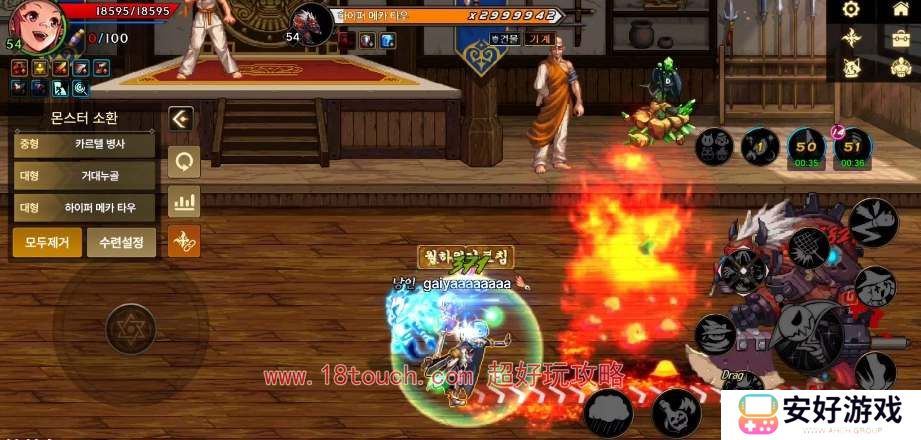Use the skill showing 51 cooldown
The width and height of the screenshot is (921, 440).
[x=853, y=146]
